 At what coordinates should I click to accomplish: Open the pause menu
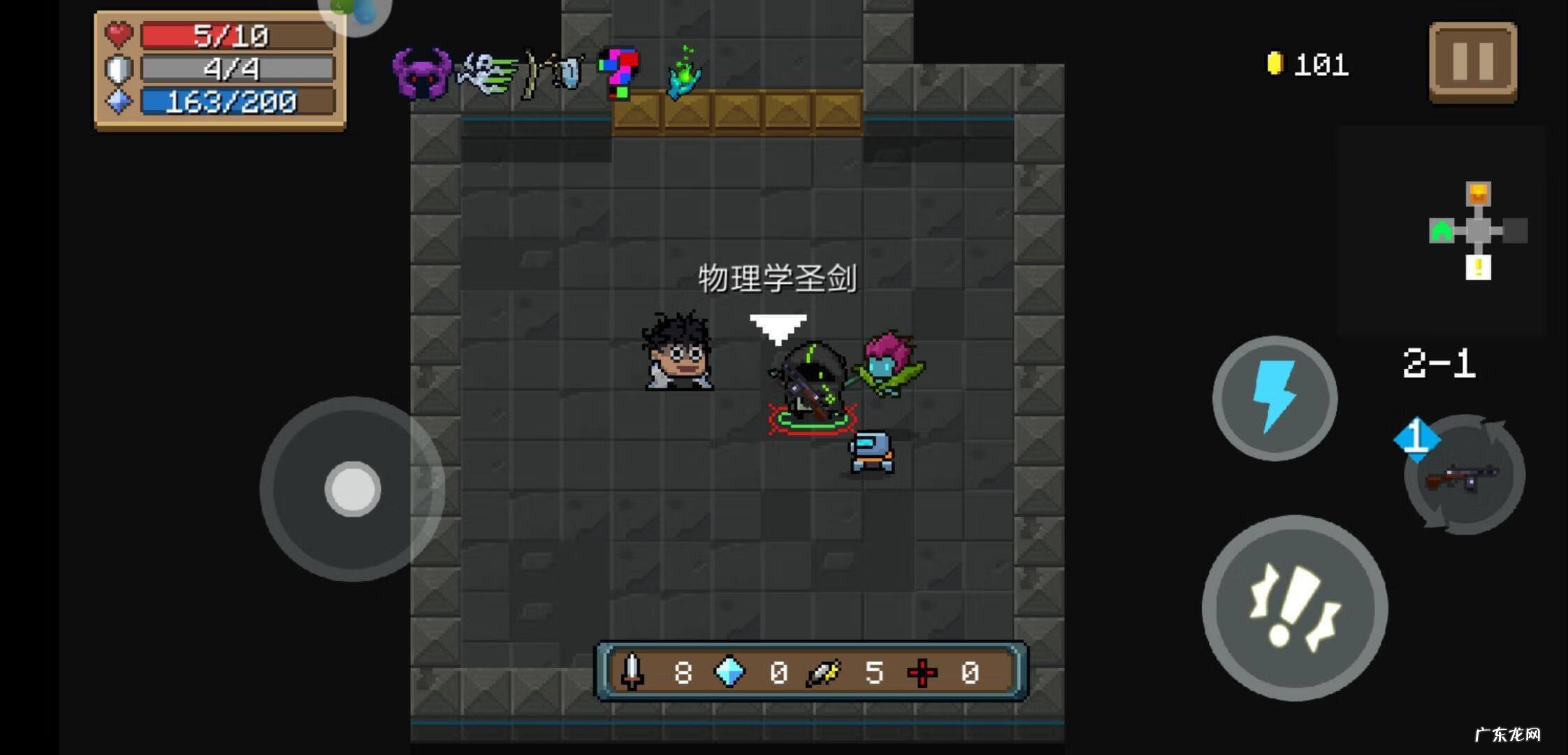pos(1474,63)
